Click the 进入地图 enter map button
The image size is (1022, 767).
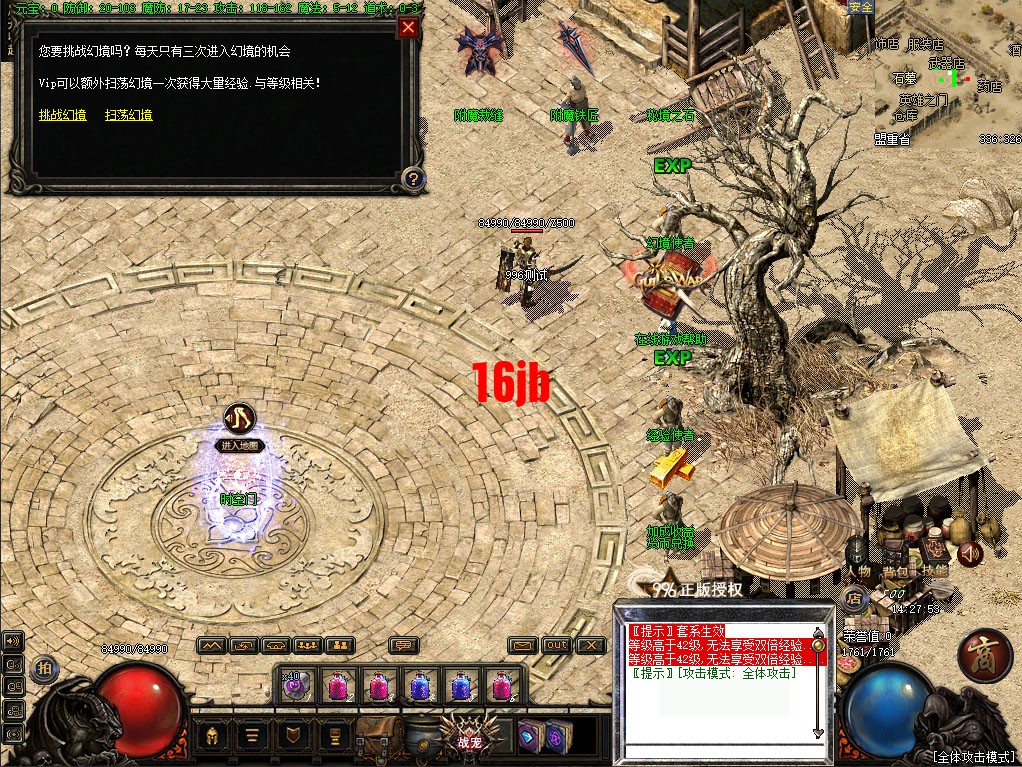tap(239, 446)
